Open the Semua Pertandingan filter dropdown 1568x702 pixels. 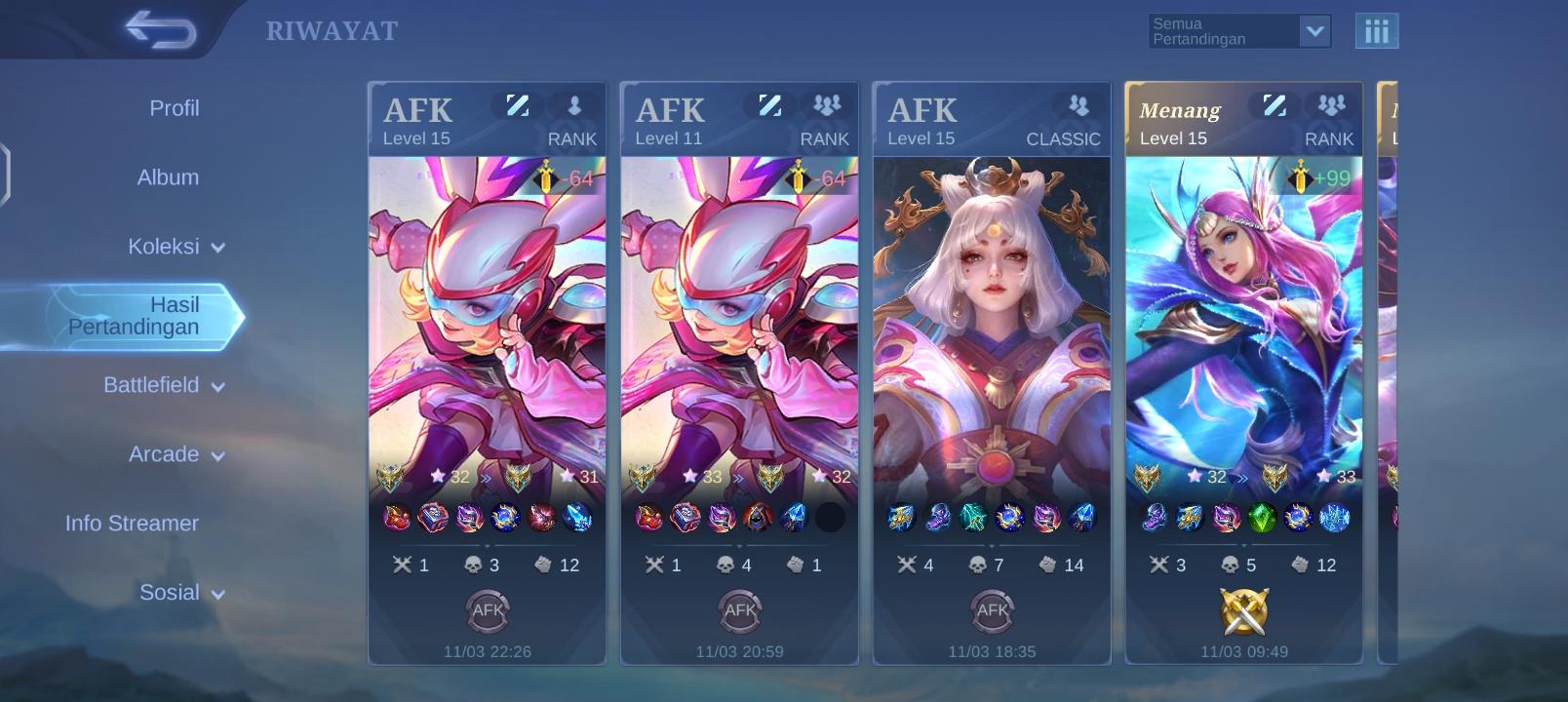click(x=1238, y=30)
